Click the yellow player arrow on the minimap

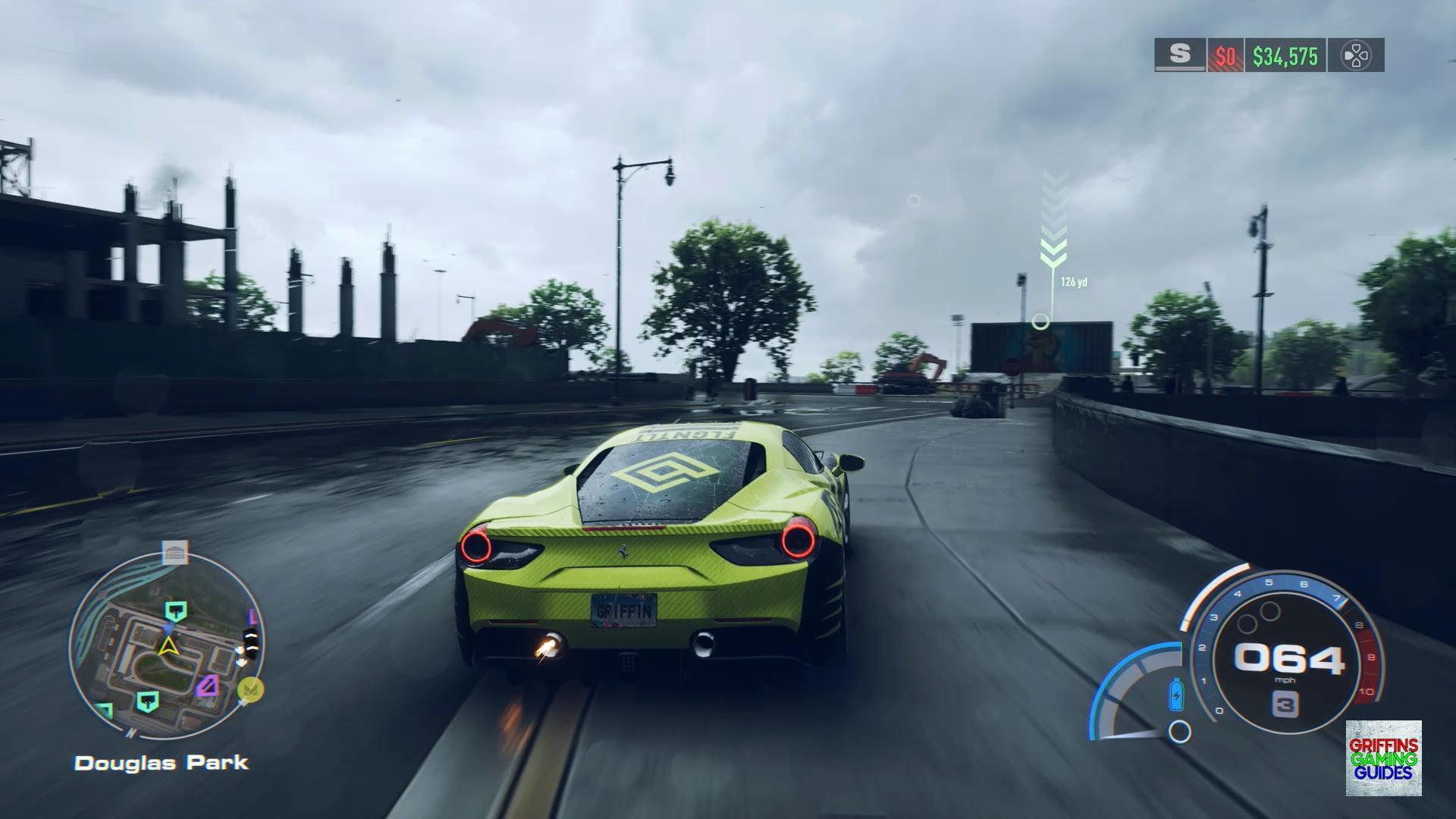coord(168,646)
